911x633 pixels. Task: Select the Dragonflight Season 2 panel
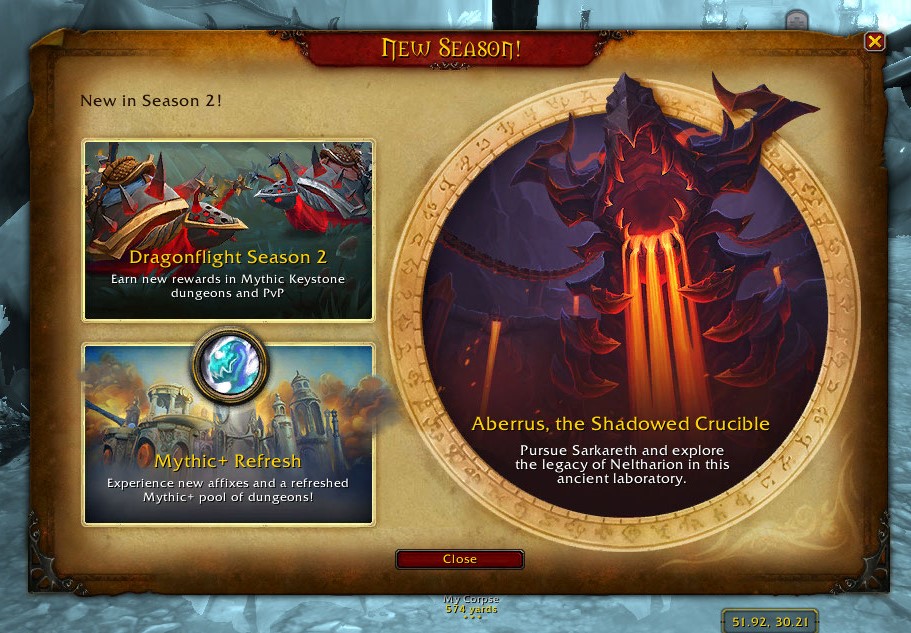[x=228, y=230]
